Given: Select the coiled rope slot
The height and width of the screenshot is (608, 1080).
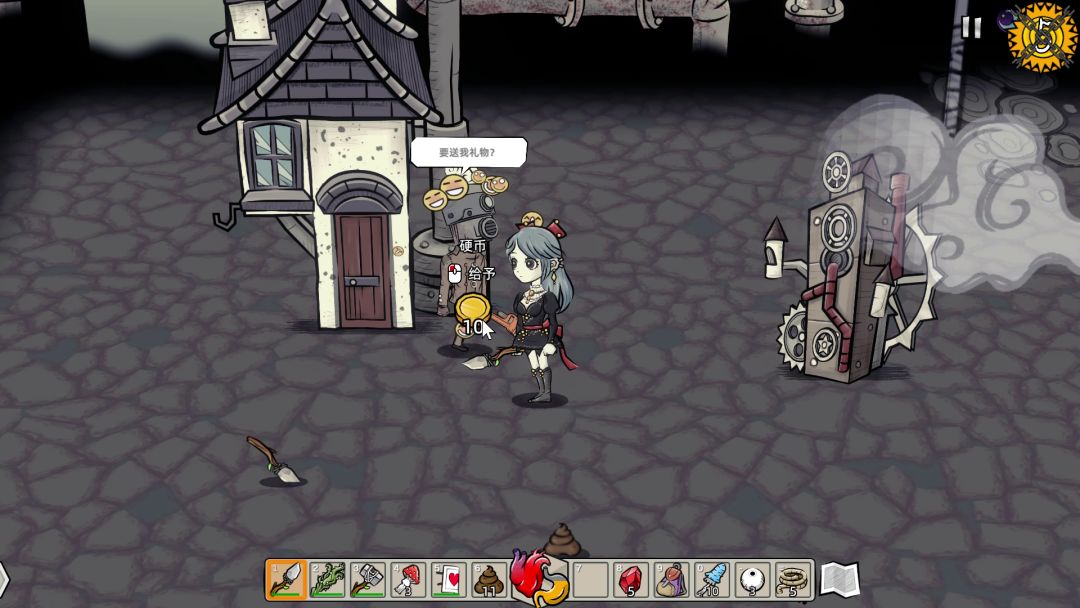Looking at the screenshot, I should 793,579.
